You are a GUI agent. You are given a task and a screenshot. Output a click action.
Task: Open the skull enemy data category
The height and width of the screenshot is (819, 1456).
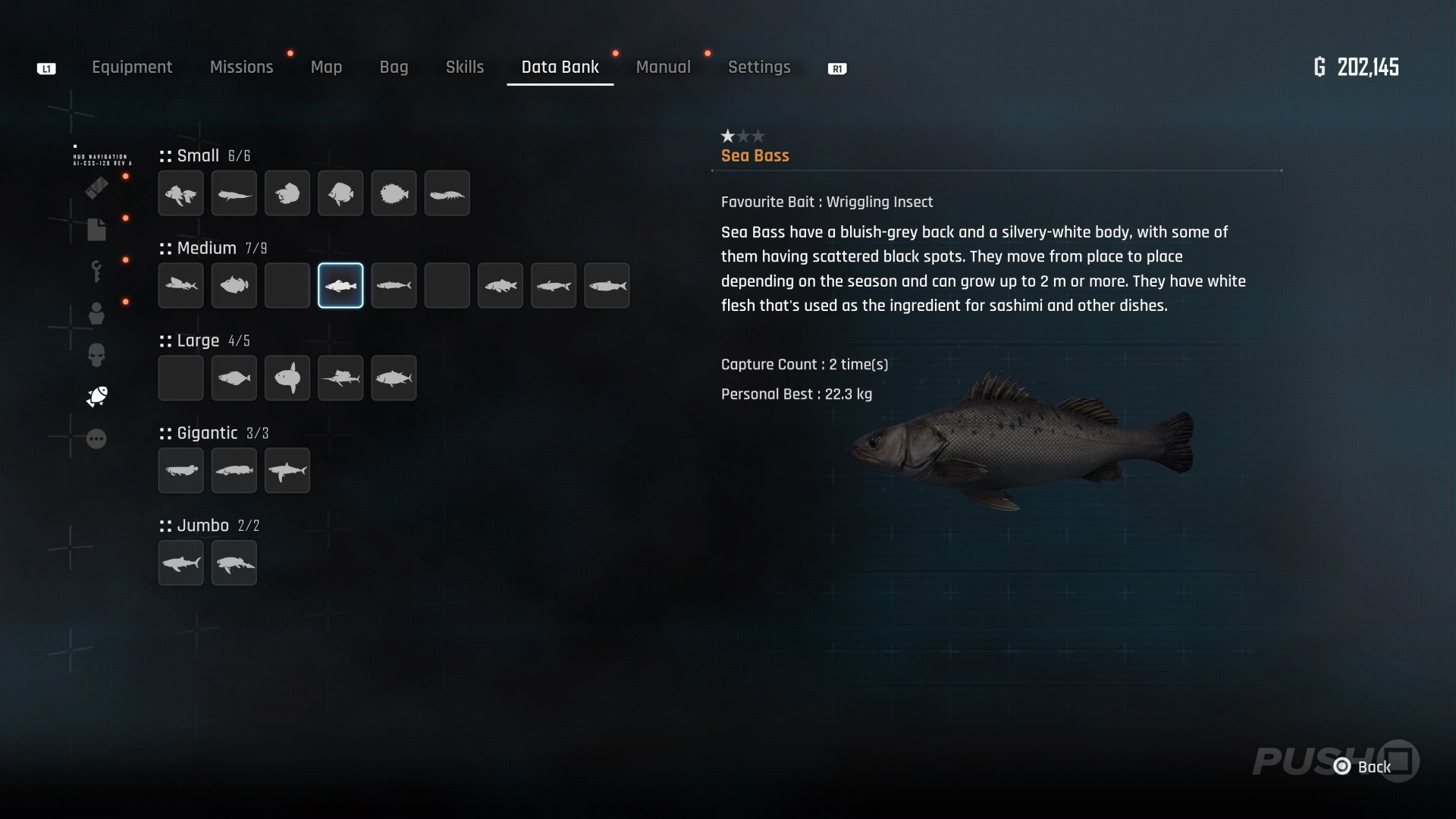(96, 355)
